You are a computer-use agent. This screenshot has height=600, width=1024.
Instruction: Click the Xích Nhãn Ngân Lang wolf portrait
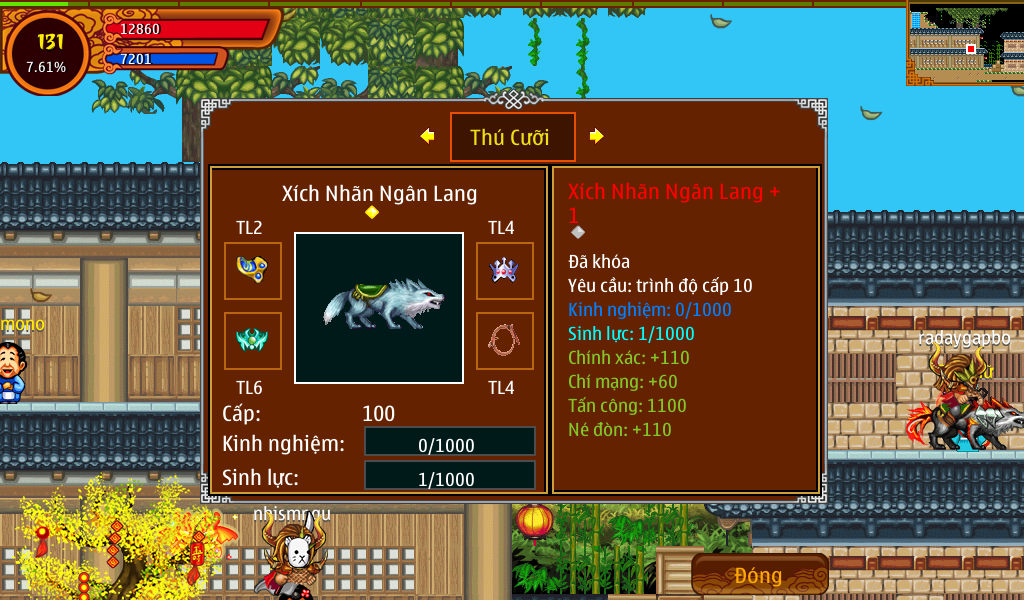click(x=378, y=307)
